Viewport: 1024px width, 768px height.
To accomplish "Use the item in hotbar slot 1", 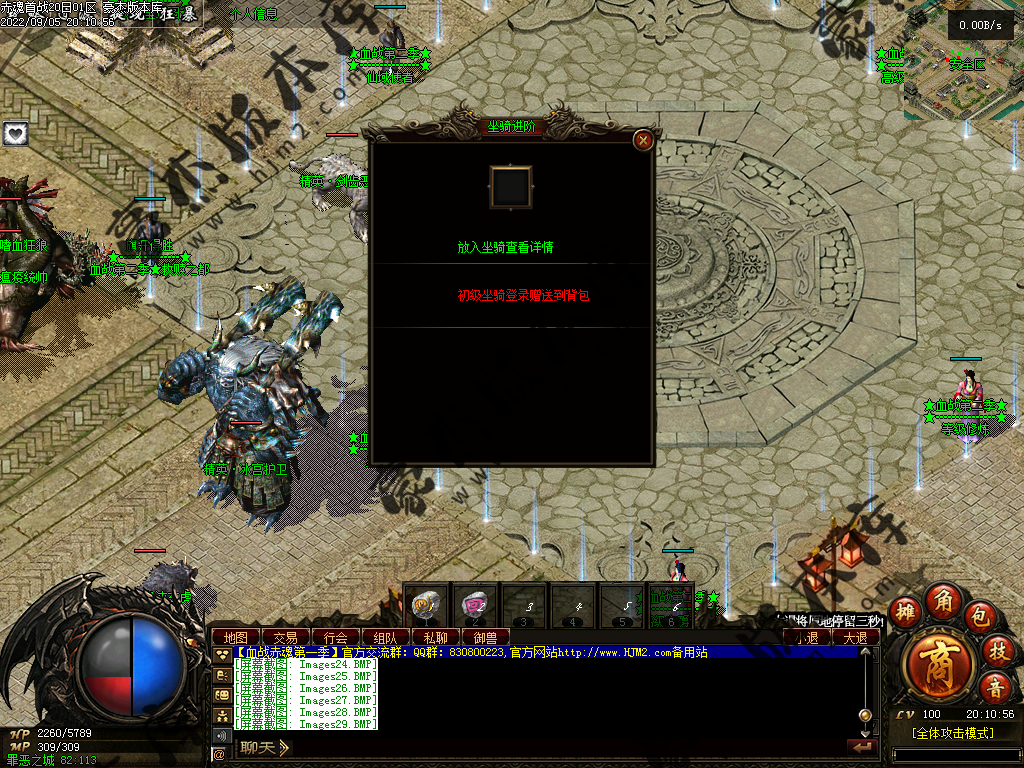I will [426, 605].
